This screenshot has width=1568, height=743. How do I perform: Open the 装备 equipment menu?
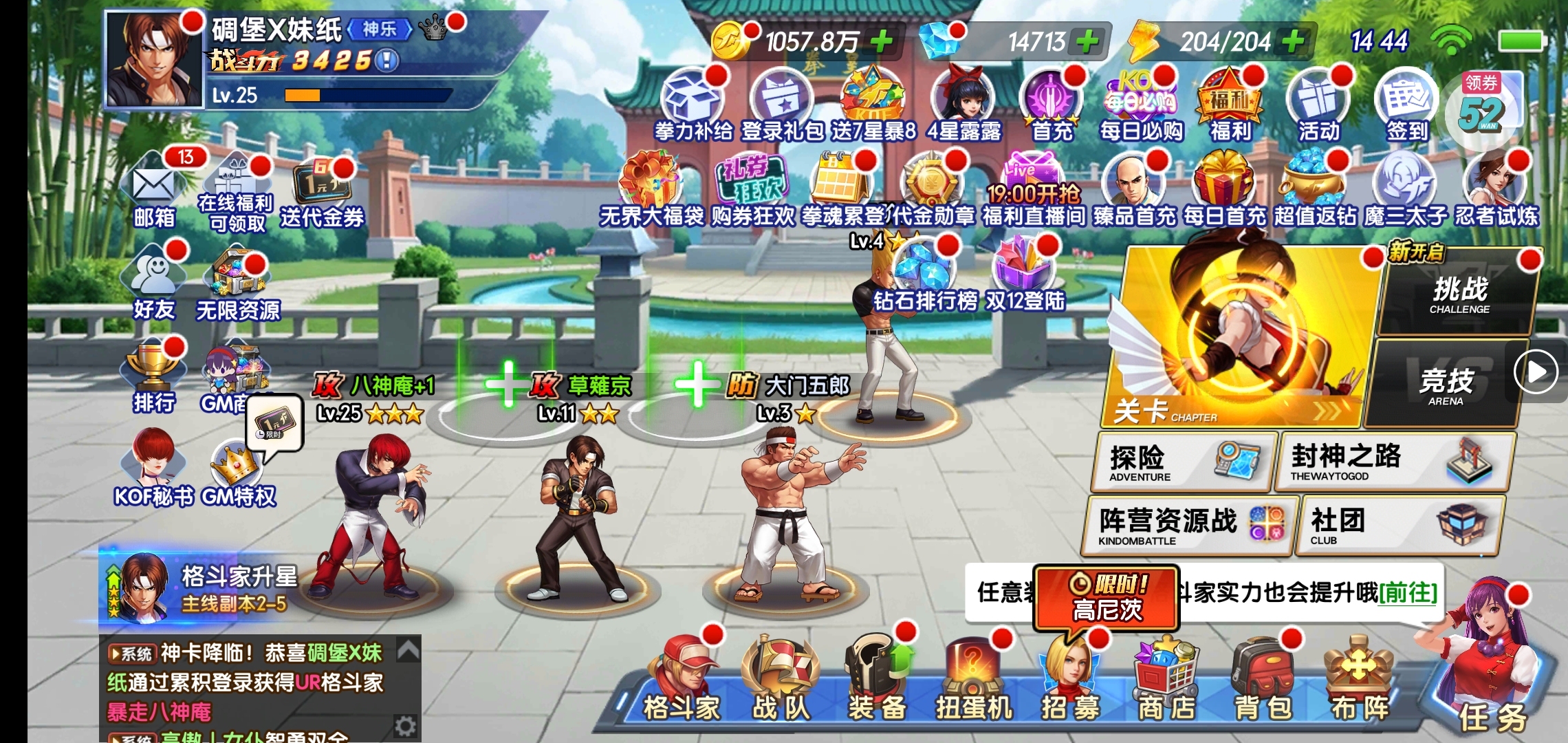(877, 681)
